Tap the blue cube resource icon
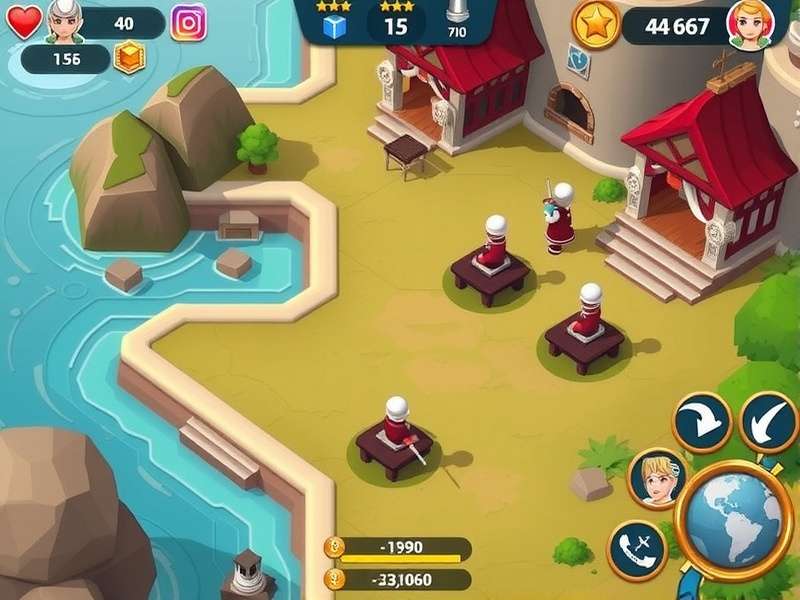The image size is (800, 600). (x=334, y=27)
